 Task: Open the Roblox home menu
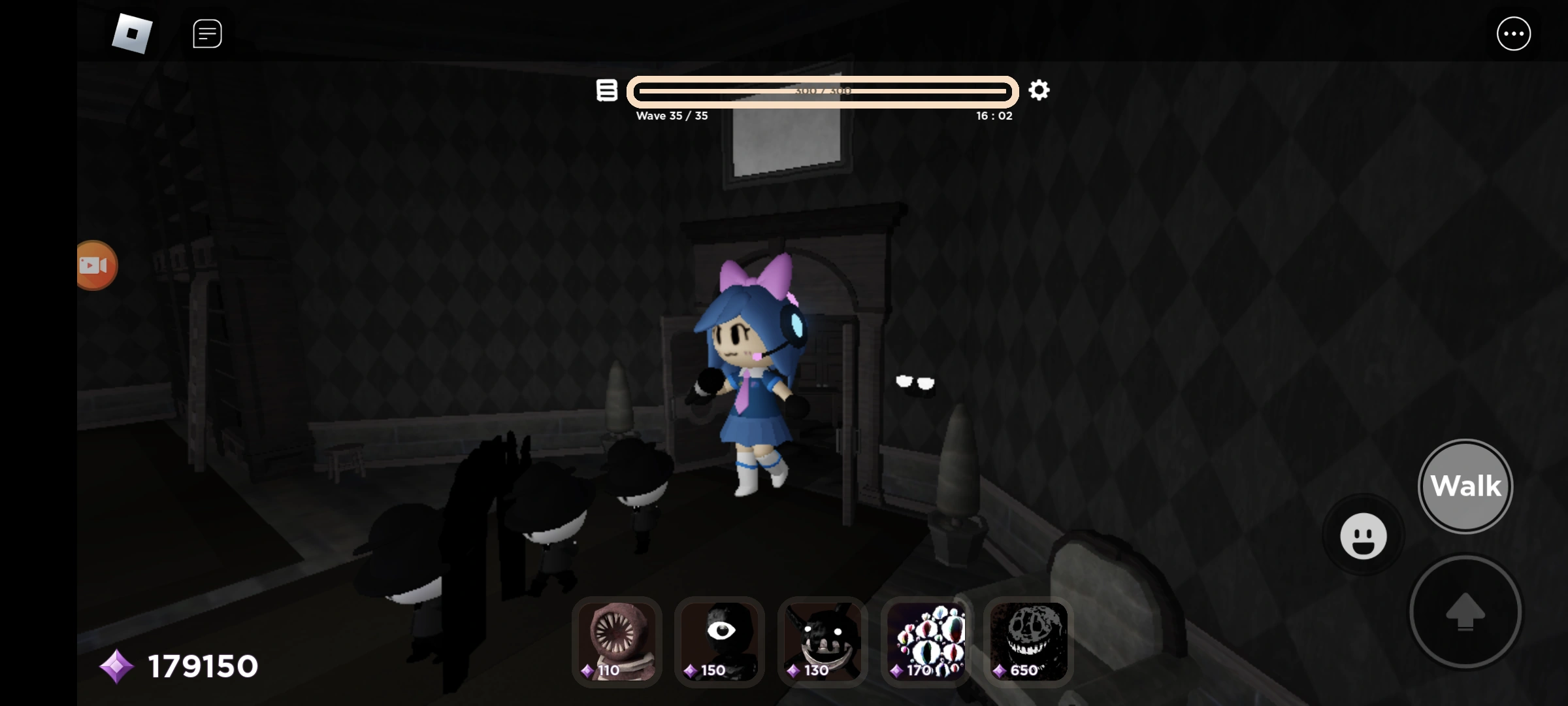[x=132, y=33]
